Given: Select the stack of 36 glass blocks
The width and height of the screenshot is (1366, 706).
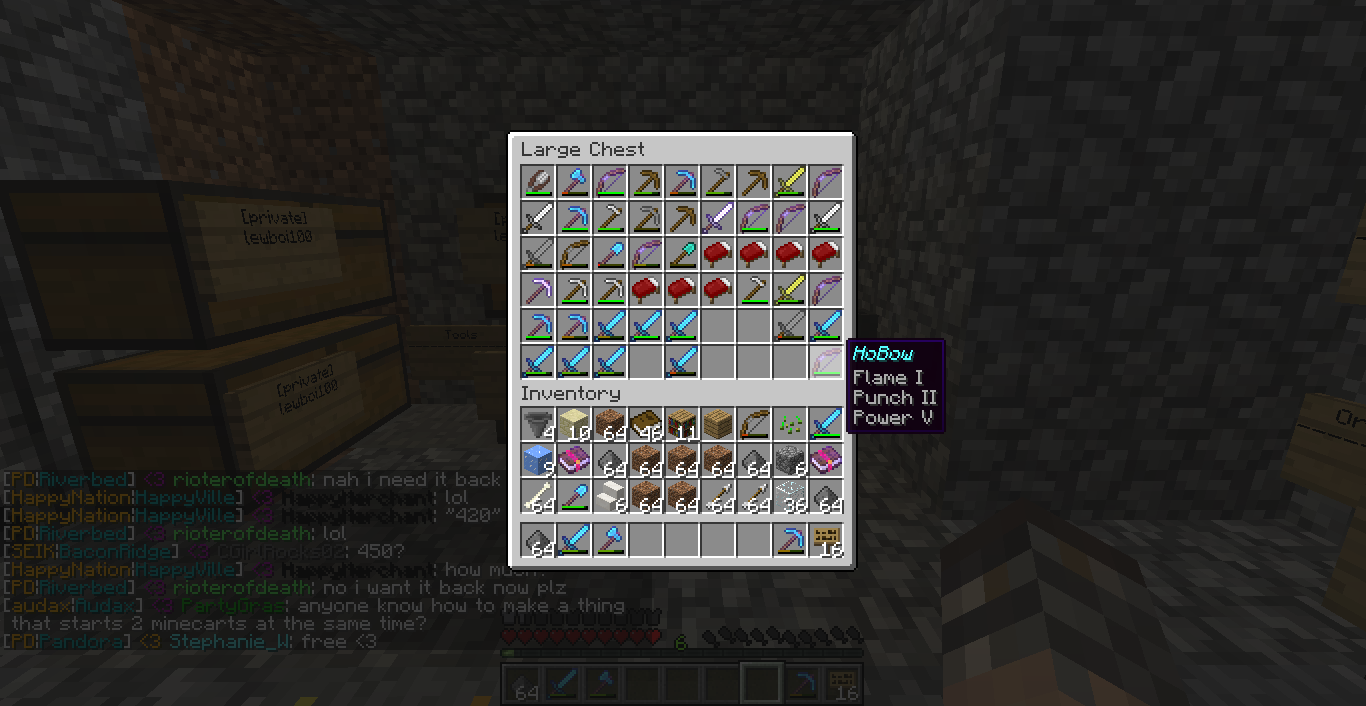Looking at the screenshot, I should pos(790,496).
